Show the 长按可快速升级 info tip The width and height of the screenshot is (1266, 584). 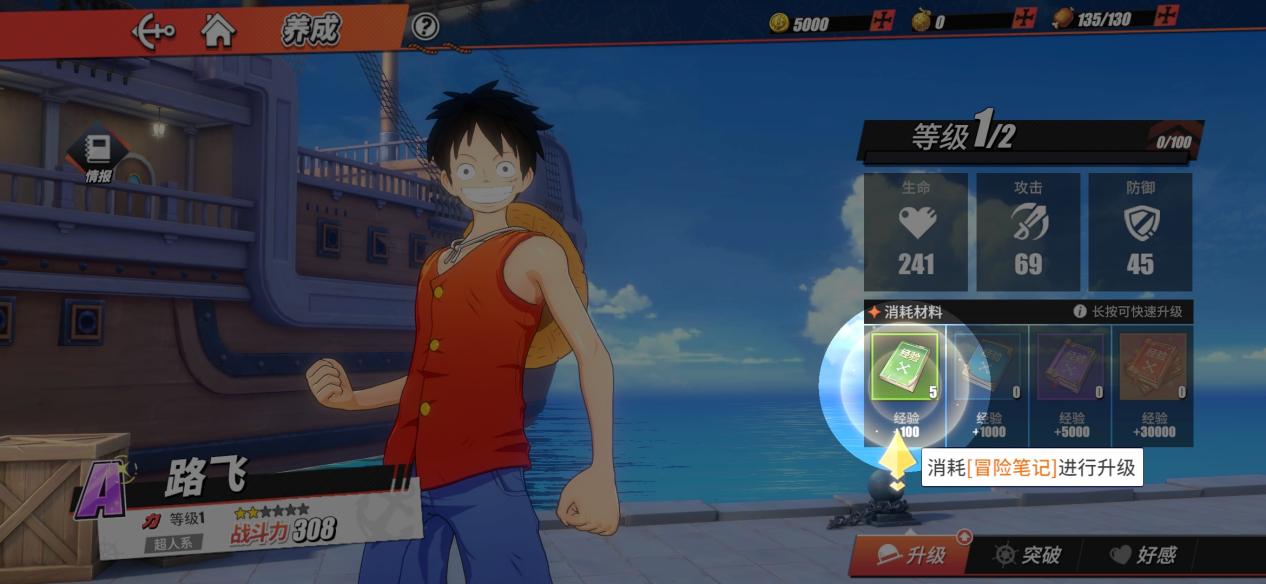pyautogui.click(x=1080, y=311)
